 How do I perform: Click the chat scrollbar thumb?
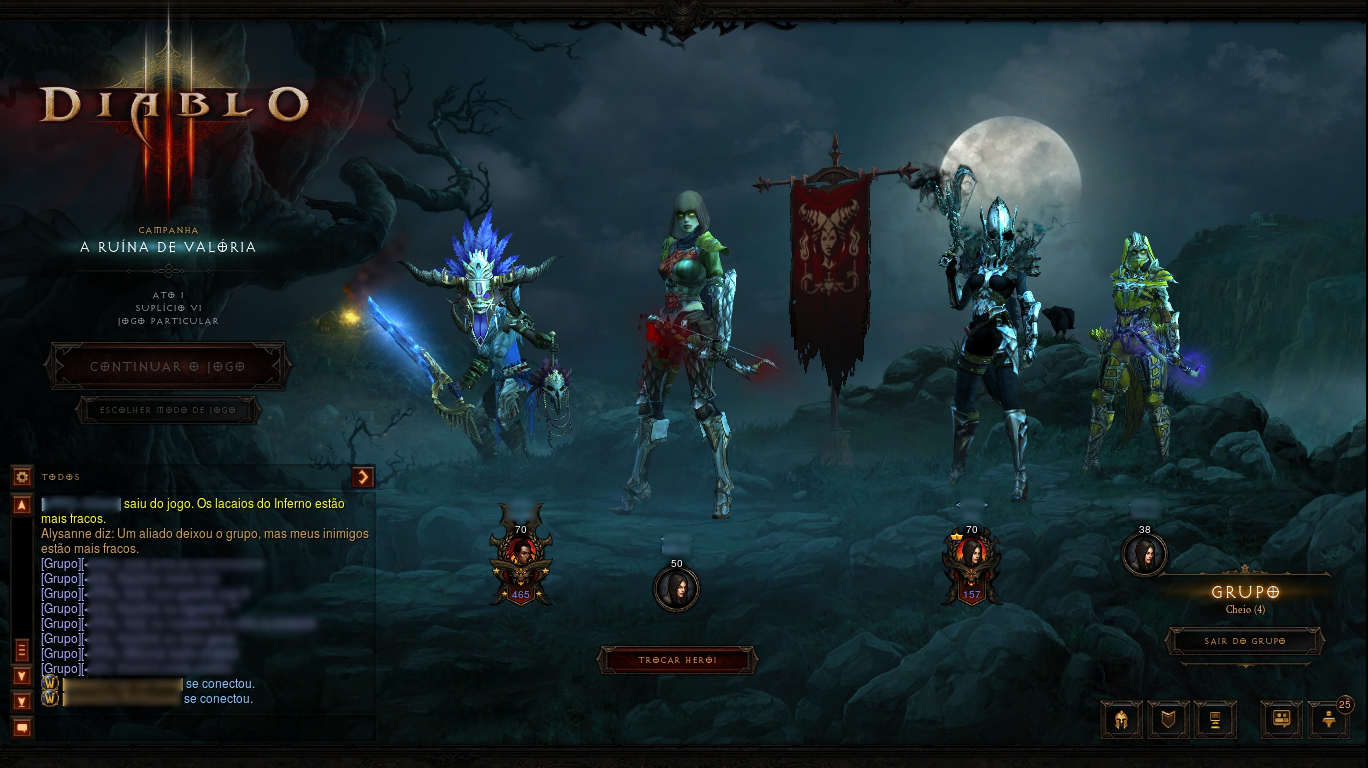[22, 651]
